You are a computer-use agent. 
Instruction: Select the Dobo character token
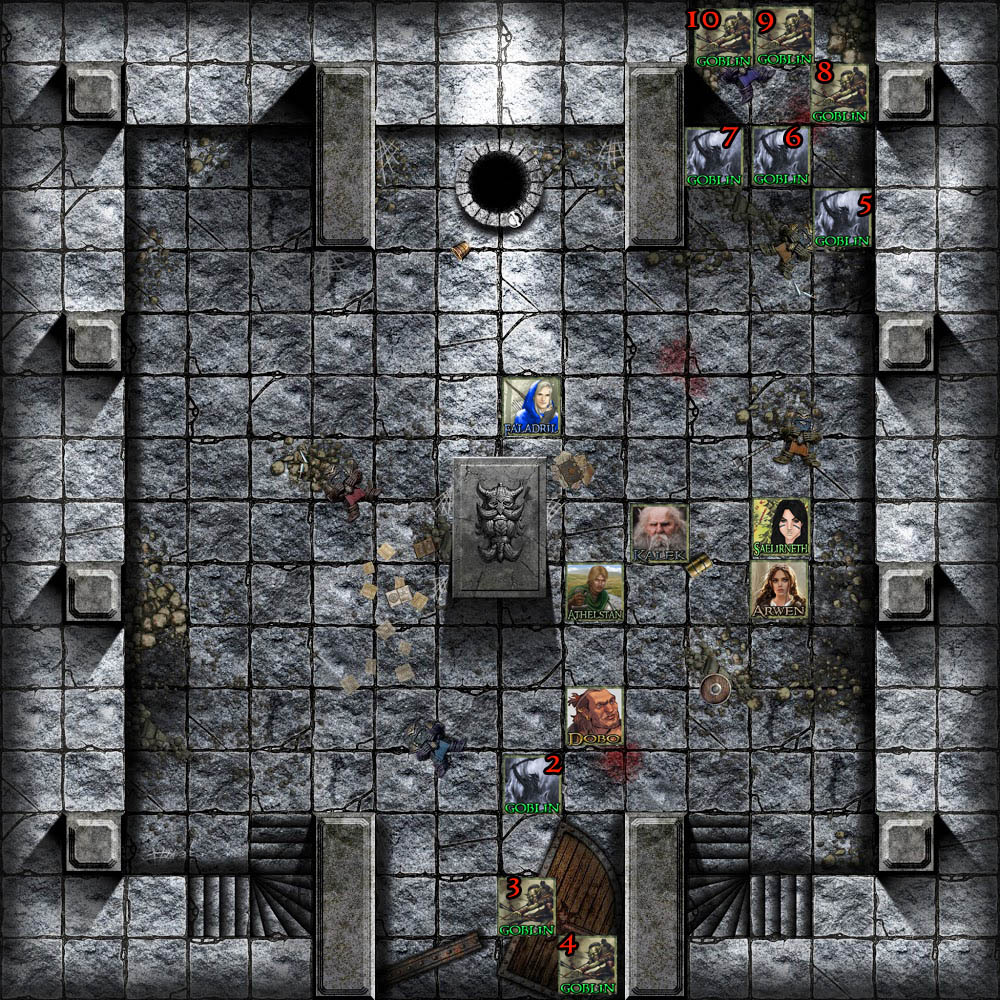[594, 717]
